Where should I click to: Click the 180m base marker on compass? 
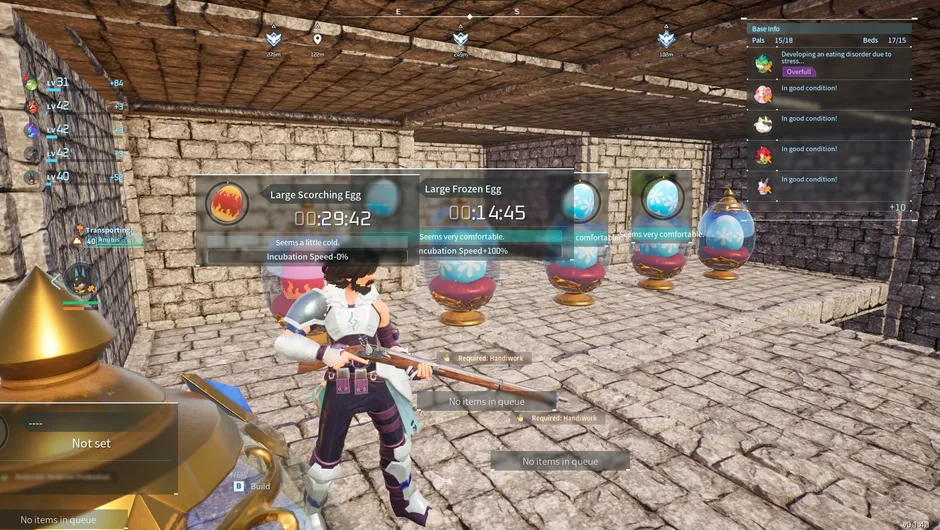coord(666,40)
